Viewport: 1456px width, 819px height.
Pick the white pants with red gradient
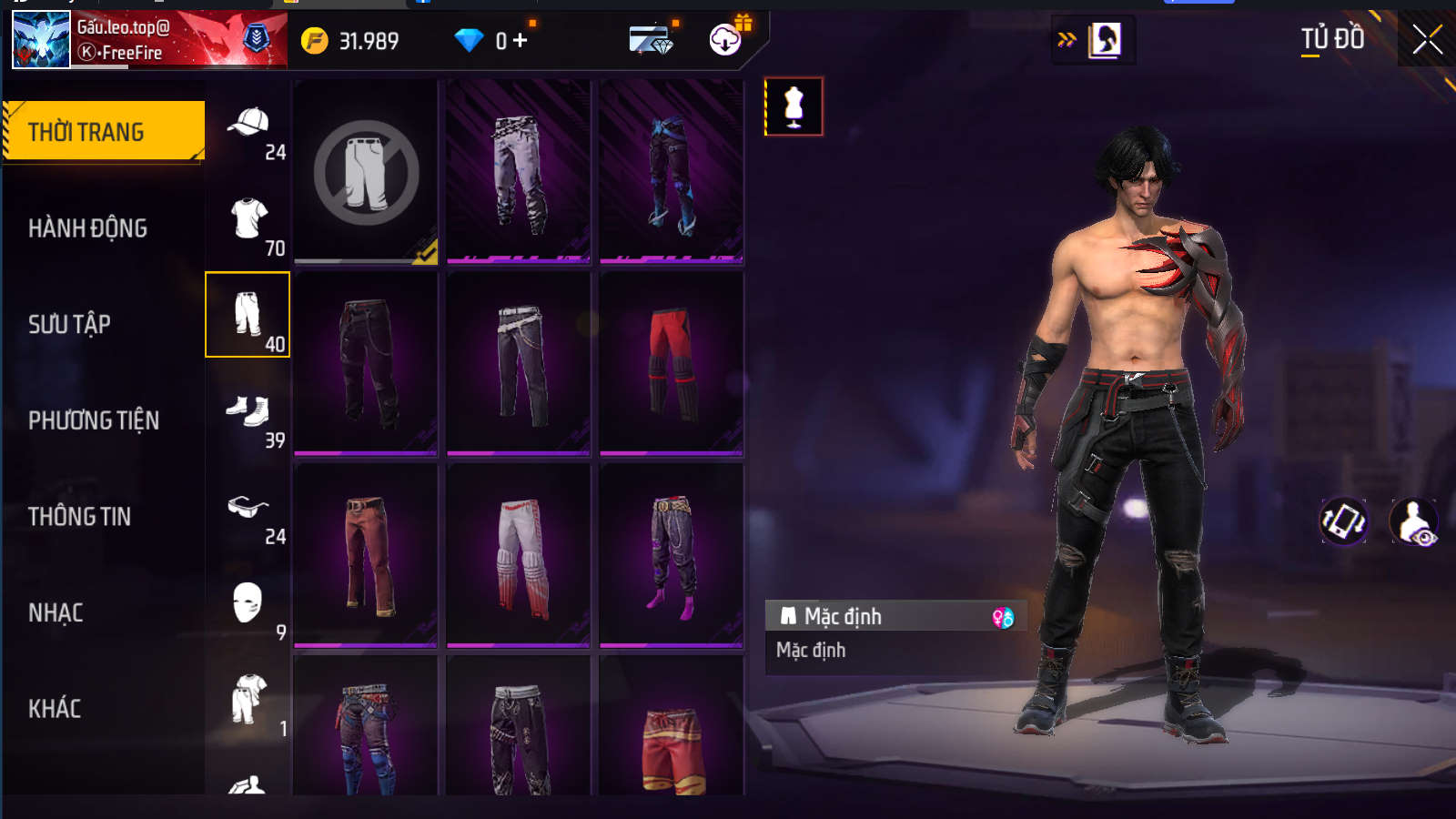coord(519,555)
